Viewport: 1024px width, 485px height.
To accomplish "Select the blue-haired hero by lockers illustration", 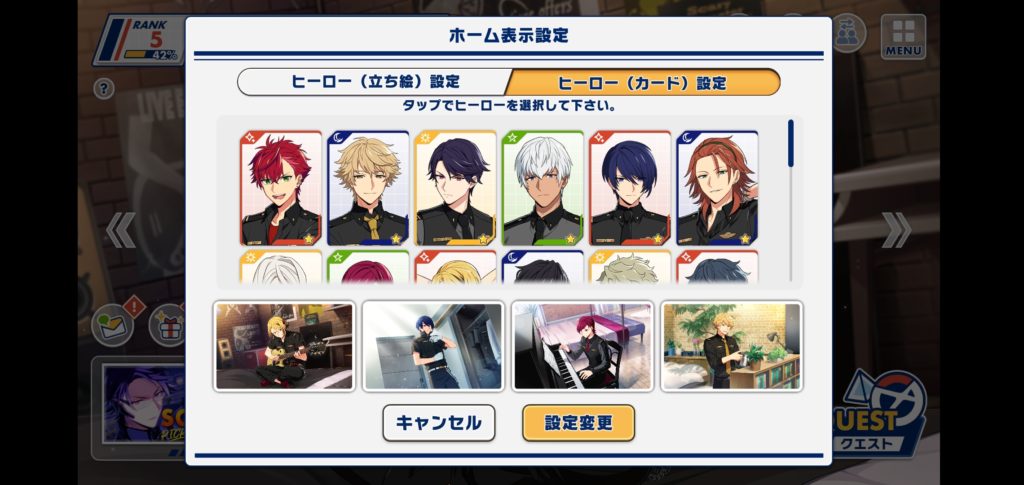I will coord(433,346).
